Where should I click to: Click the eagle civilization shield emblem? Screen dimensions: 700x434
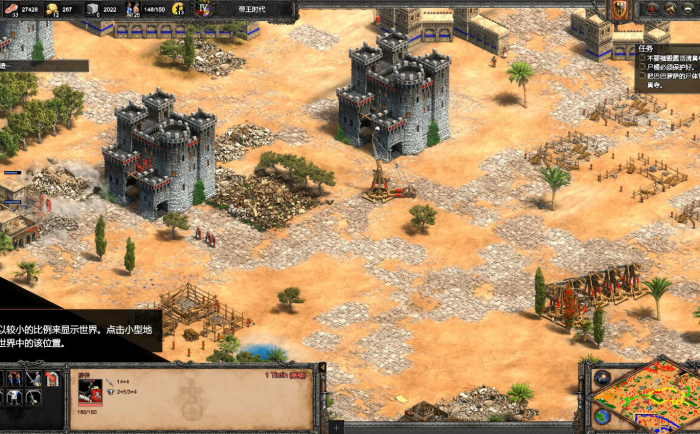click(620, 9)
